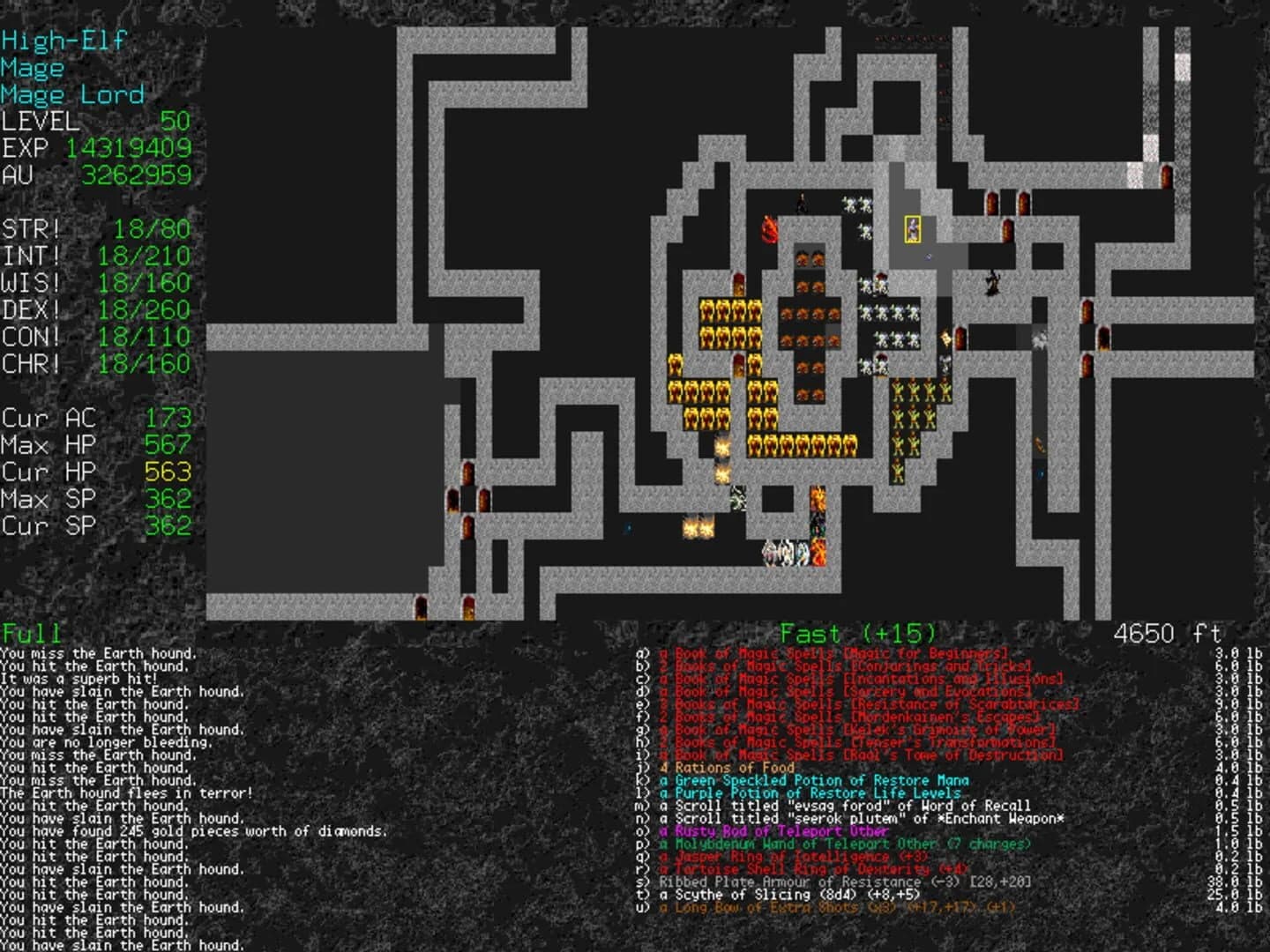Select the dark hooded figure near the map top
Screen dimensions: 1270x952
click(x=801, y=201)
